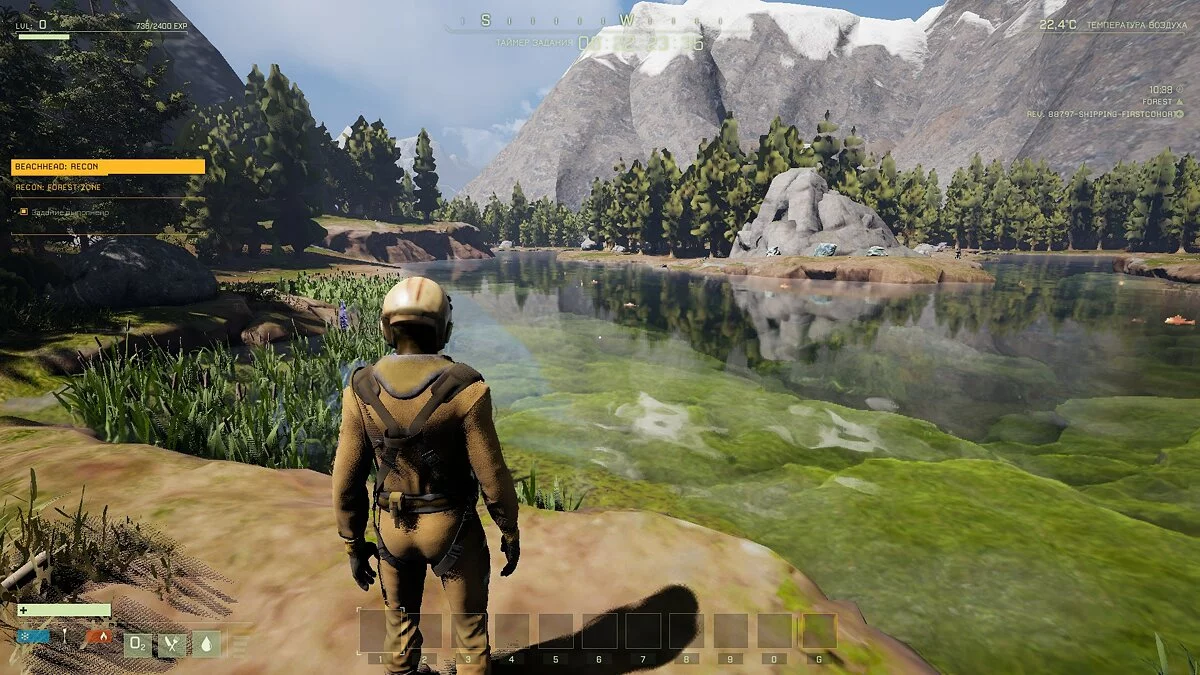
Task: Choose the hotbar slot labeled 0
Action: click(774, 631)
